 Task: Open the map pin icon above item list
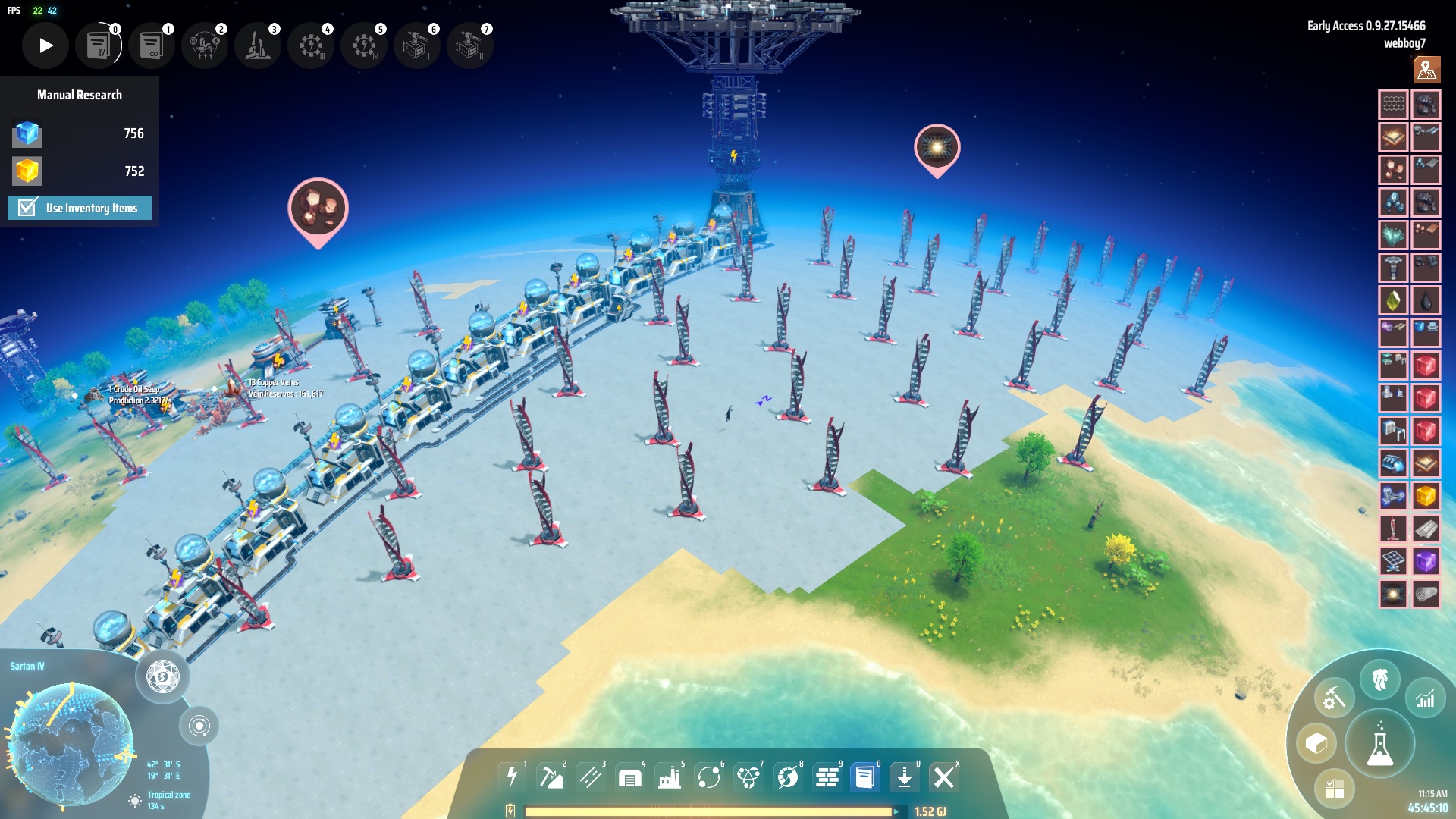(x=1426, y=70)
